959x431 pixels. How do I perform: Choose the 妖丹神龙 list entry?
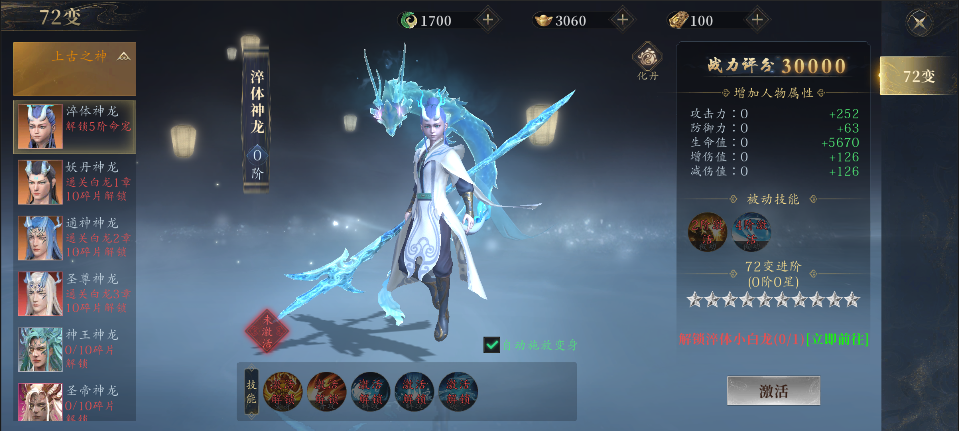pos(75,181)
